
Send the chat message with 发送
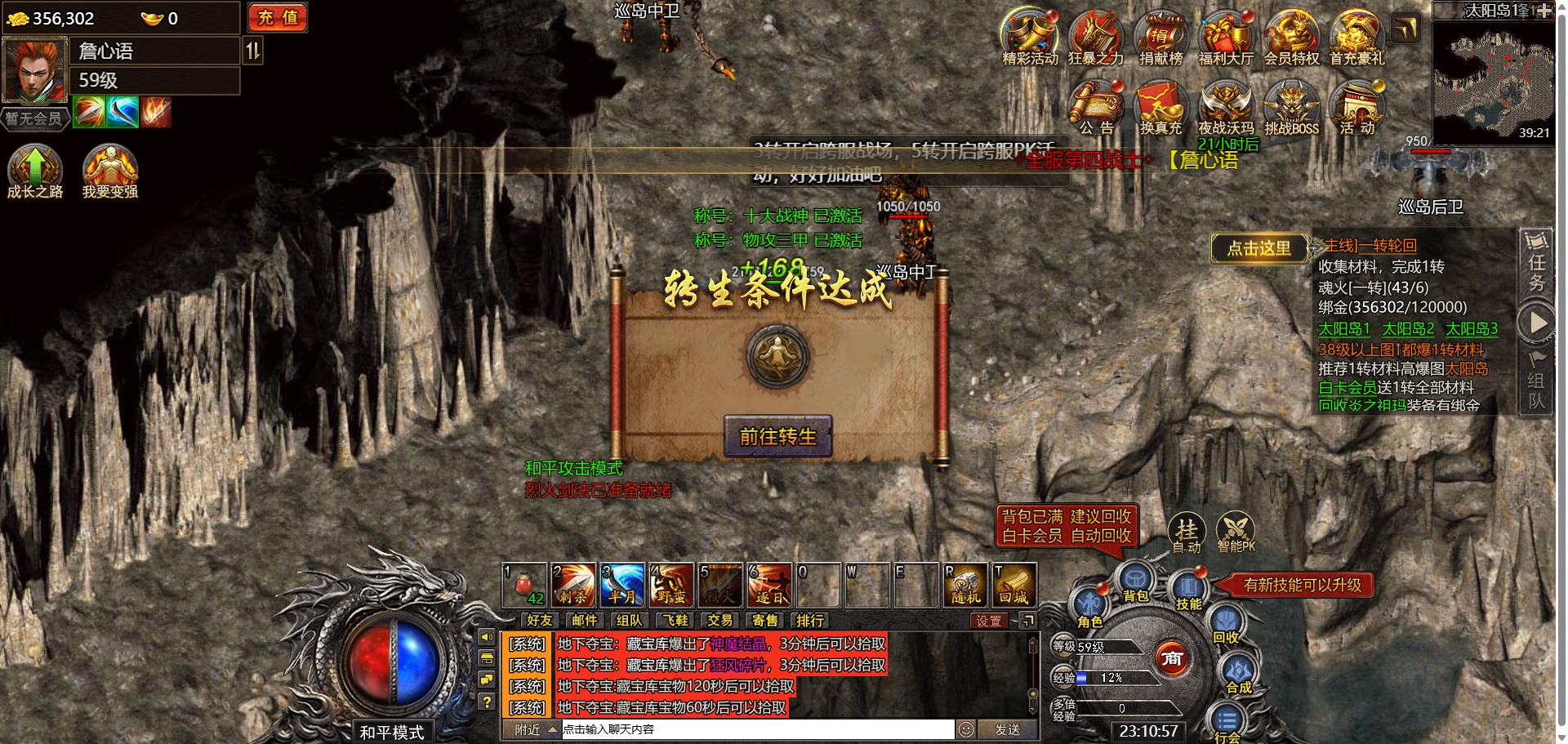(1007, 729)
